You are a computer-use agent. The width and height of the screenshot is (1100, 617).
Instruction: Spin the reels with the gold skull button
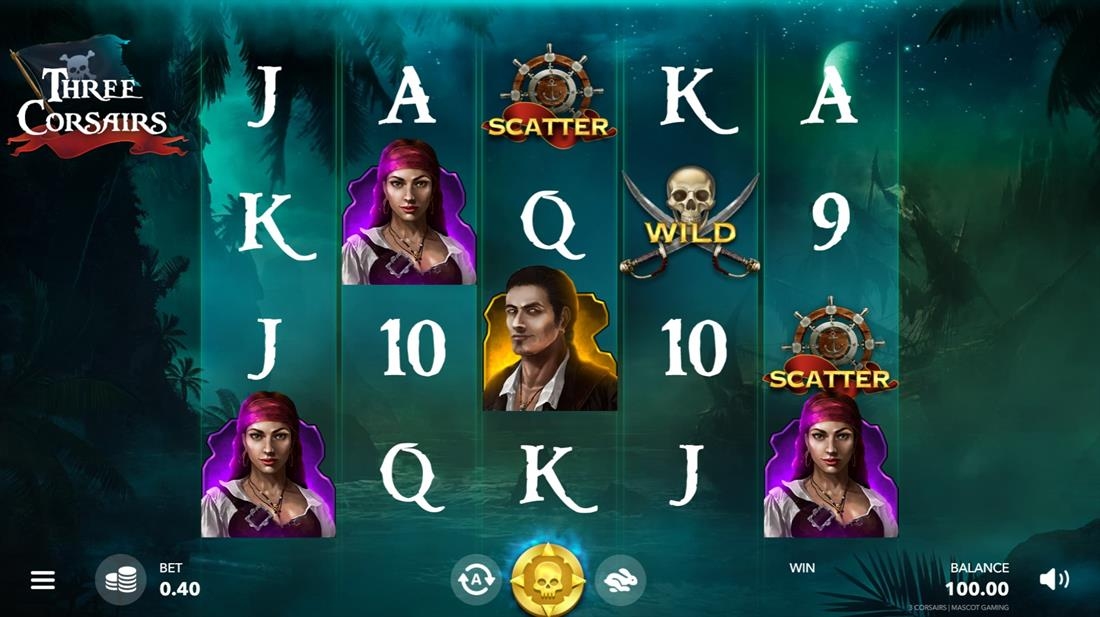coord(547,579)
